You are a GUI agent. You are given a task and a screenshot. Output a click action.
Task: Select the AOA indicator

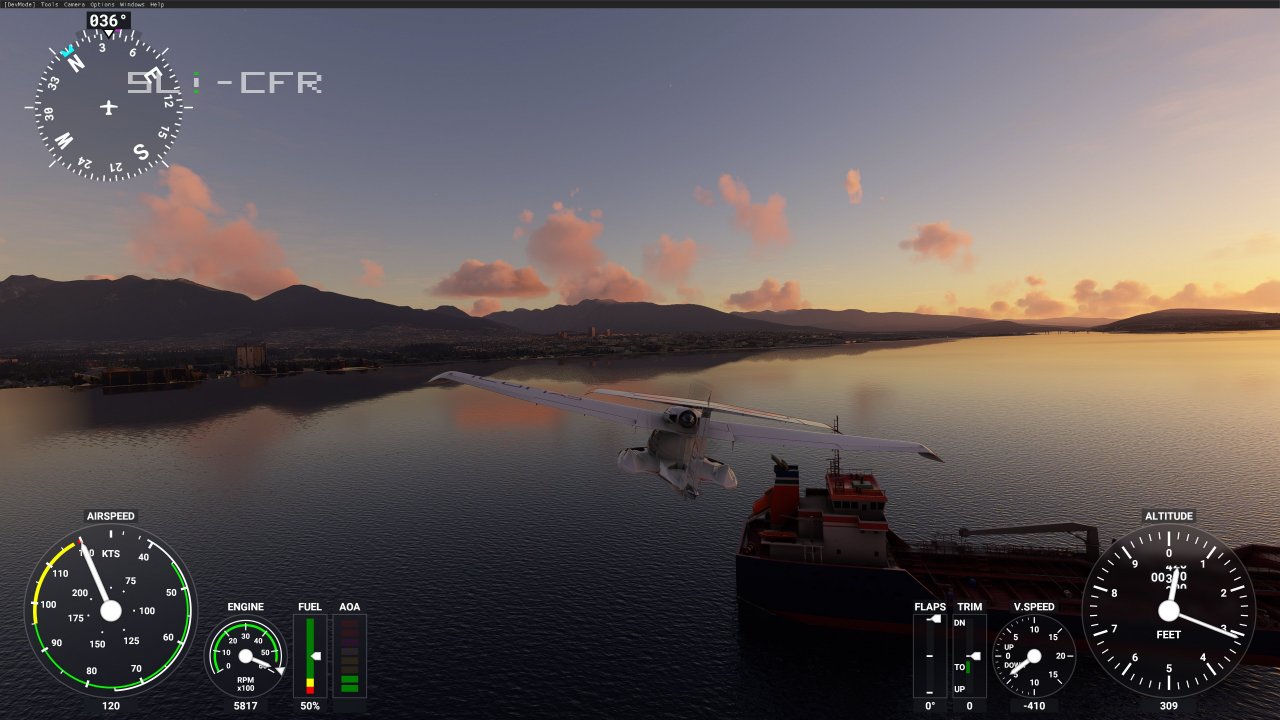tap(348, 655)
